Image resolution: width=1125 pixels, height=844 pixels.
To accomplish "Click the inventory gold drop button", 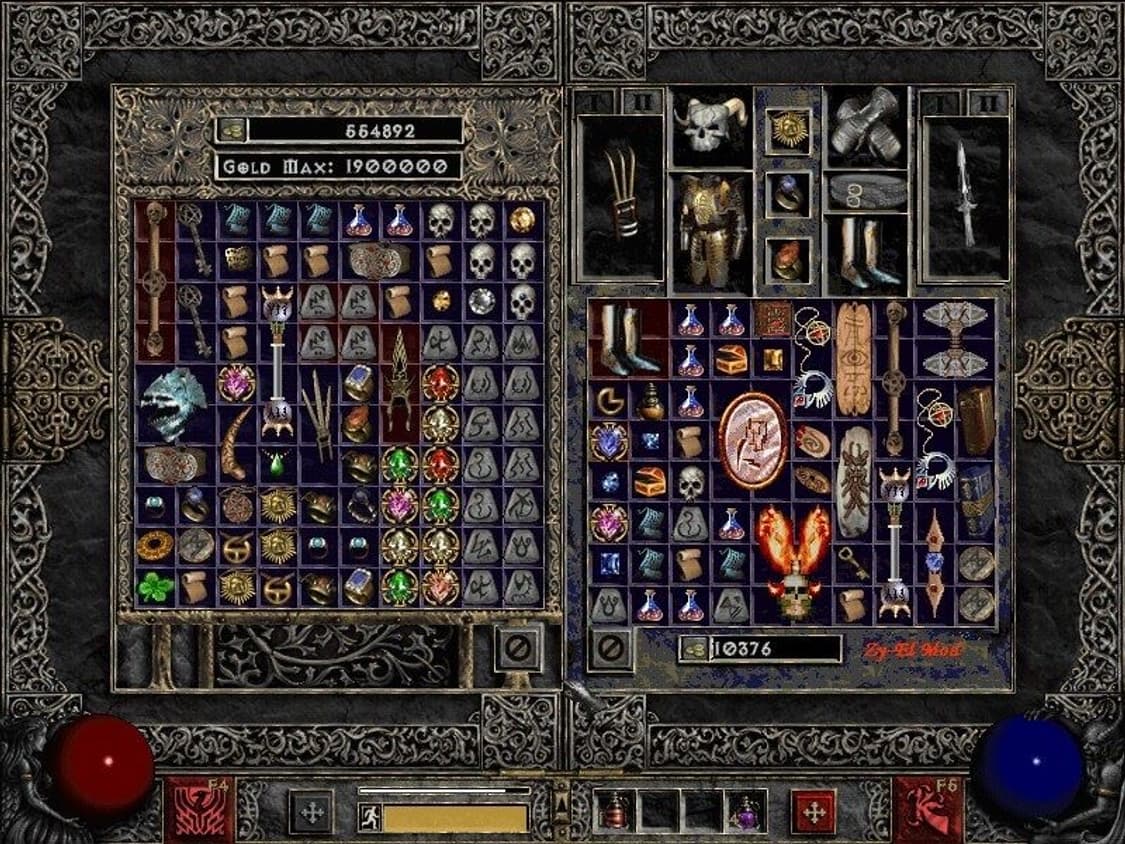I will pos(693,649).
